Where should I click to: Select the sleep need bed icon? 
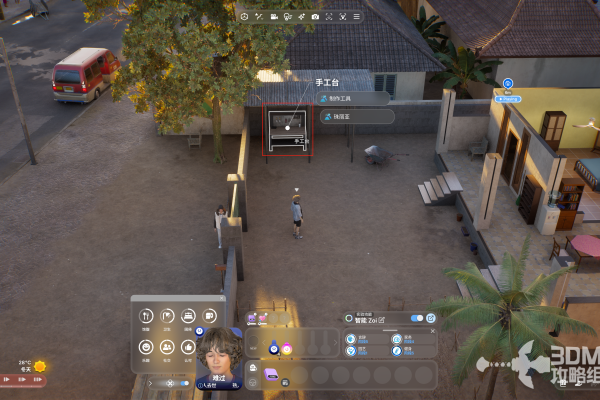click(x=188, y=318)
